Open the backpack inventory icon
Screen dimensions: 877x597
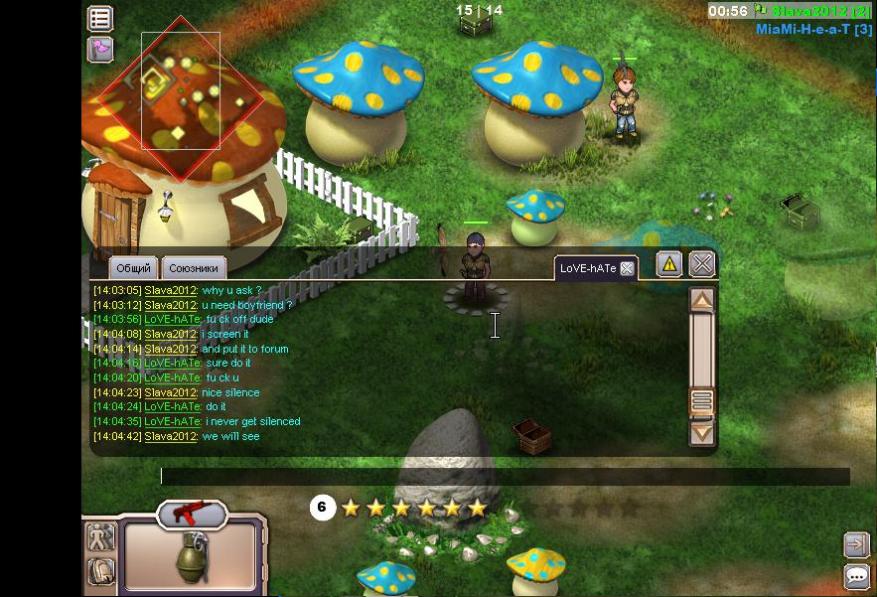coord(101,571)
